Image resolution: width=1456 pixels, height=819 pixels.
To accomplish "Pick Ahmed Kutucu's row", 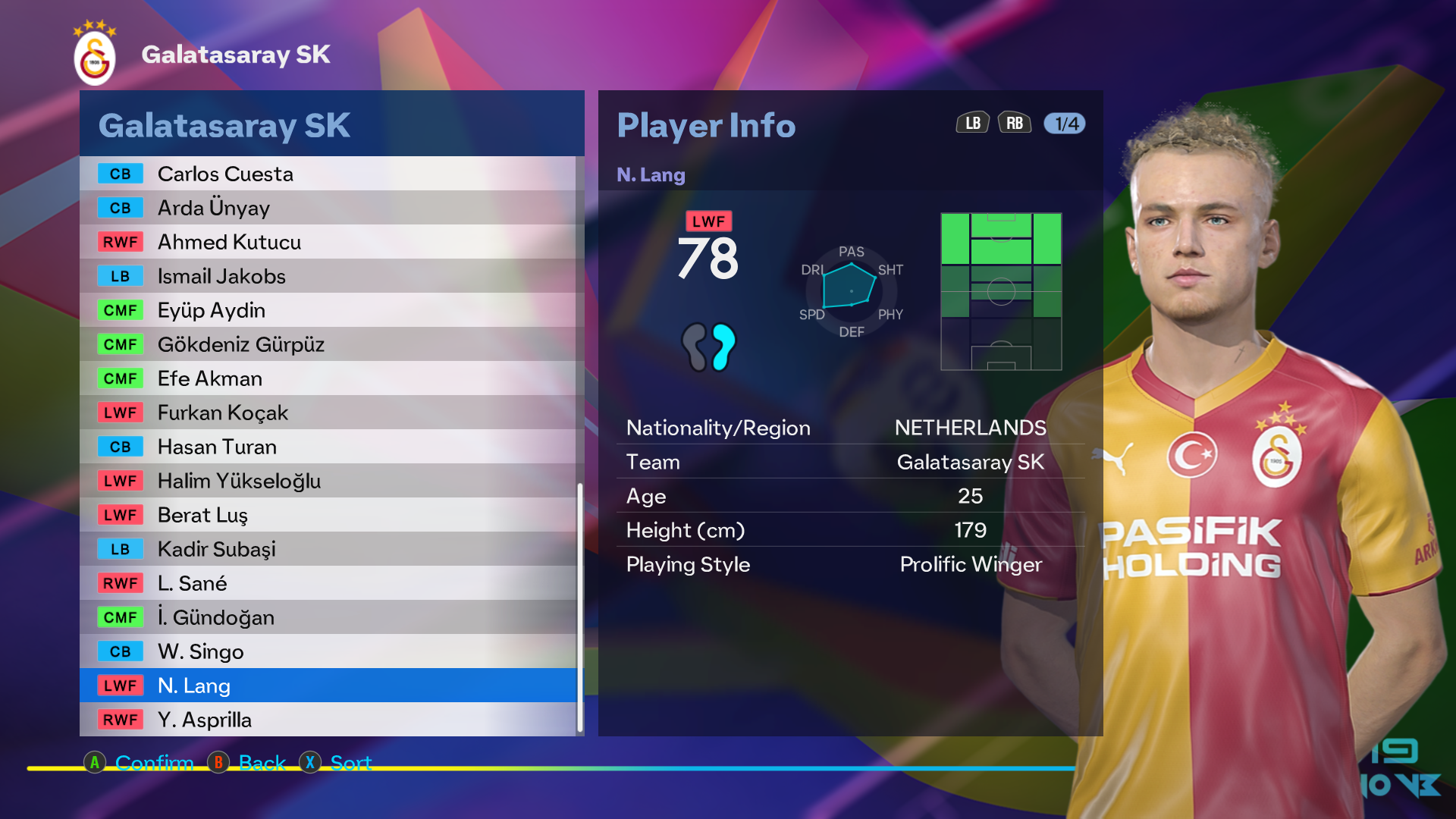I will [328, 242].
